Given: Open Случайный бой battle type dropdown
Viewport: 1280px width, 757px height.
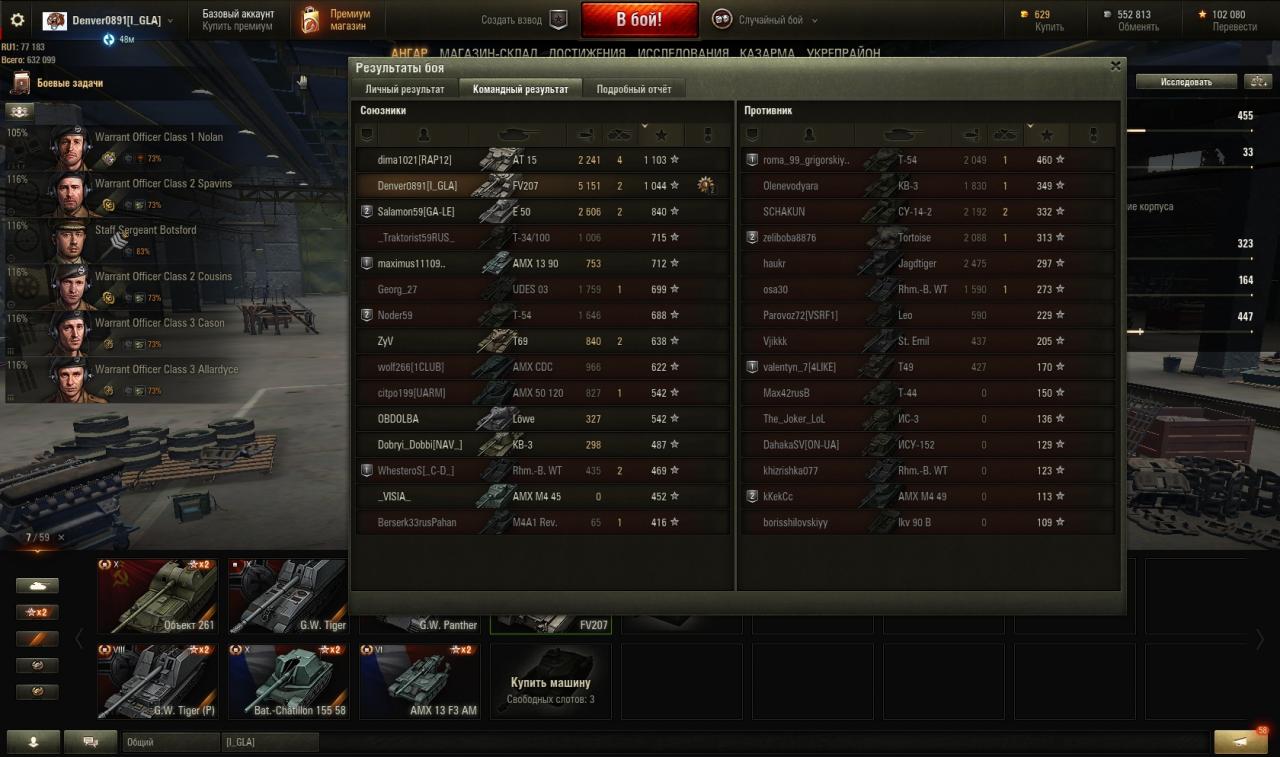Looking at the screenshot, I should [765, 20].
